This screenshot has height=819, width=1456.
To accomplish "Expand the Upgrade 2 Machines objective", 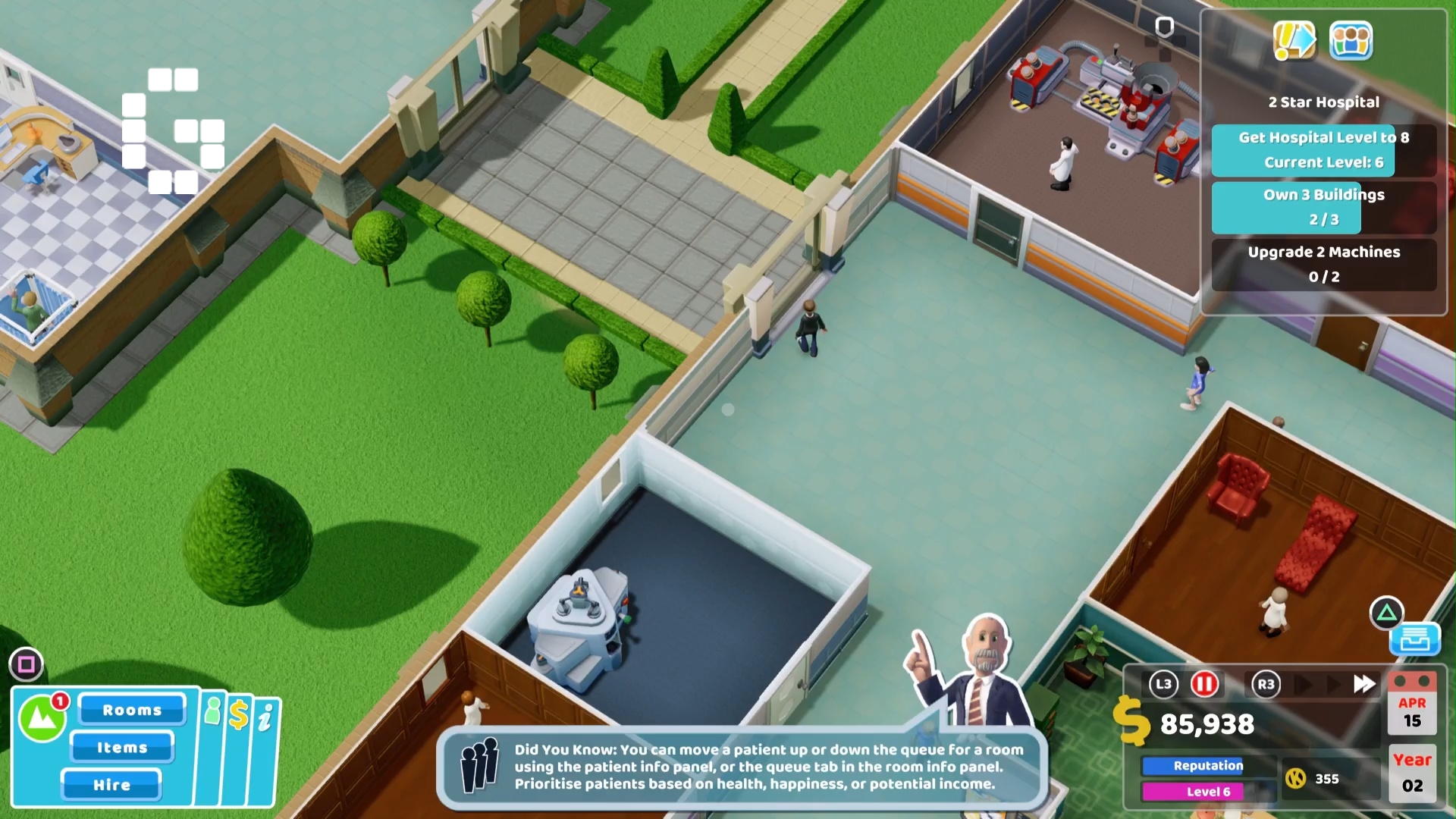I will (x=1324, y=265).
